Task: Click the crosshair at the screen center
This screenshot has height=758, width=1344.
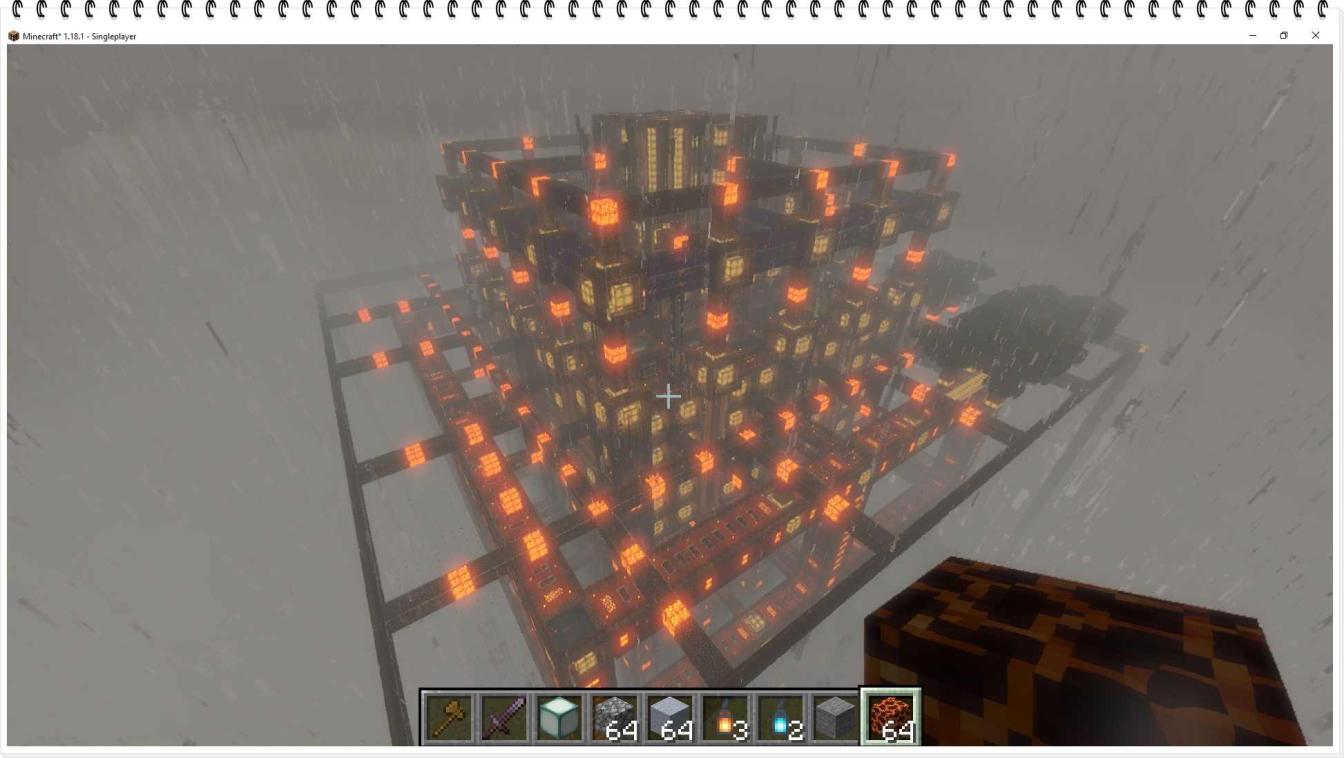Action: click(668, 396)
